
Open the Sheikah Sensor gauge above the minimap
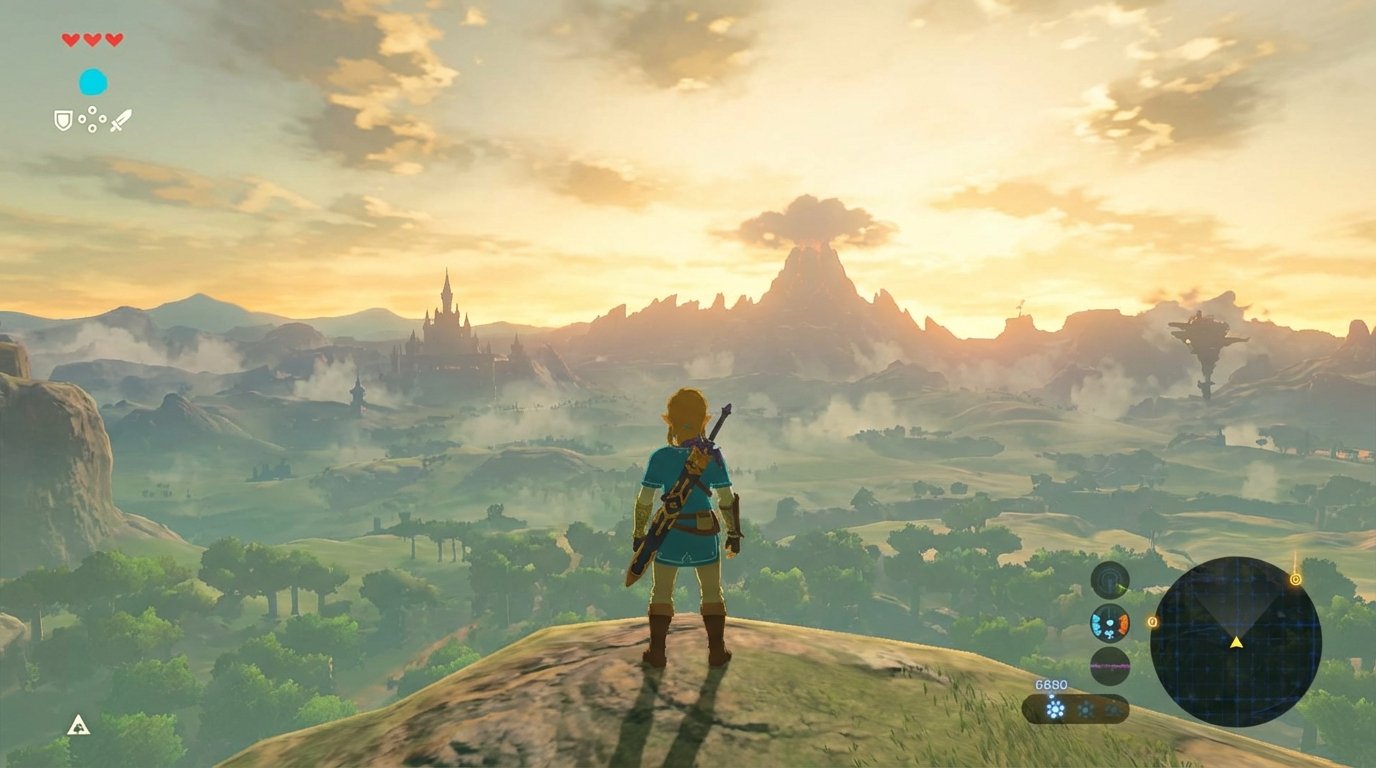1110,580
